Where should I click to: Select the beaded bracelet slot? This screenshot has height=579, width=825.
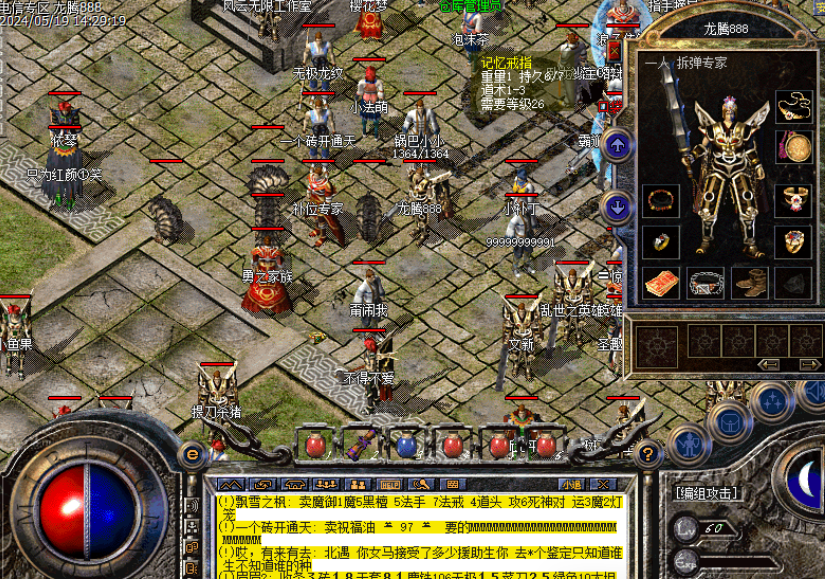(660, 200)
